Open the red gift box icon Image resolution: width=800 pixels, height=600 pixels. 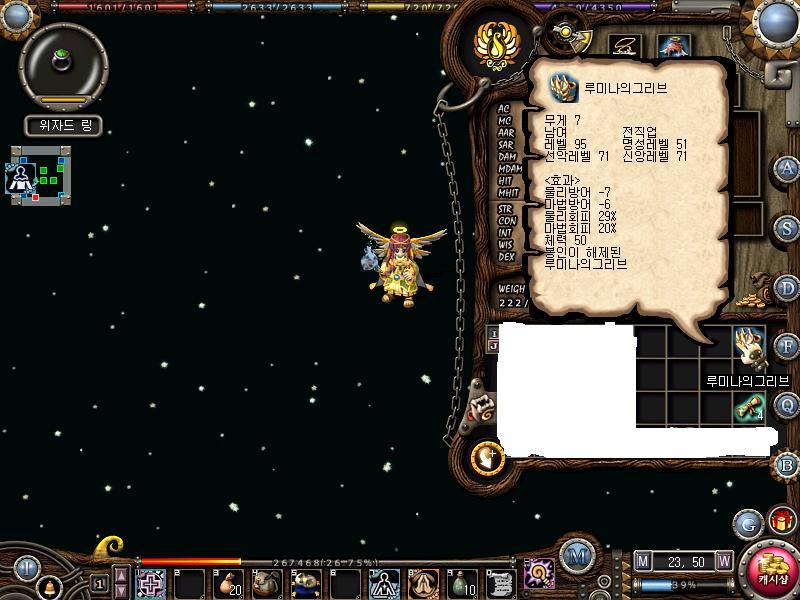point(781,521)
